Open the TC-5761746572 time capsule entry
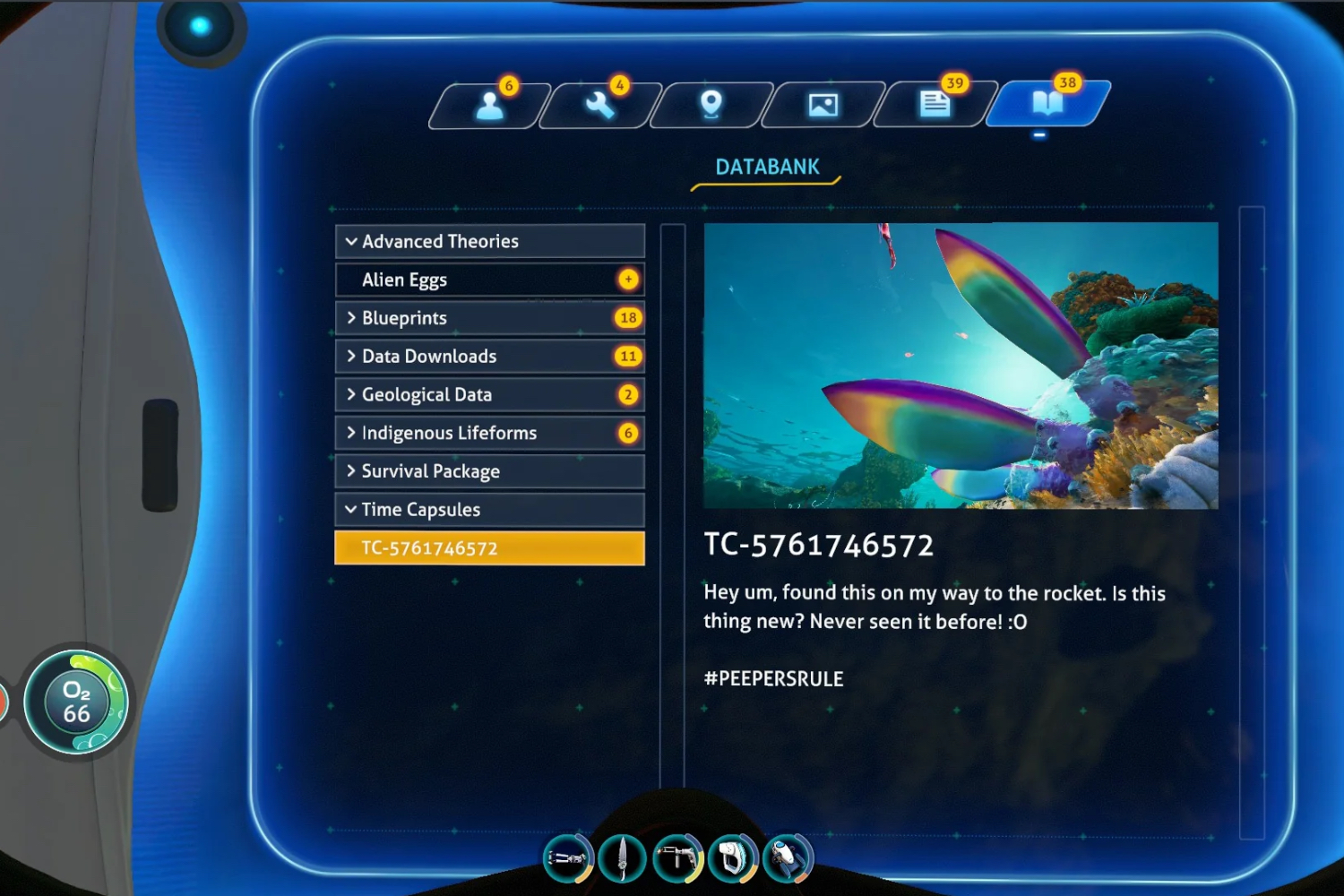The image size is (1344, 896). (x=489, y=547)
